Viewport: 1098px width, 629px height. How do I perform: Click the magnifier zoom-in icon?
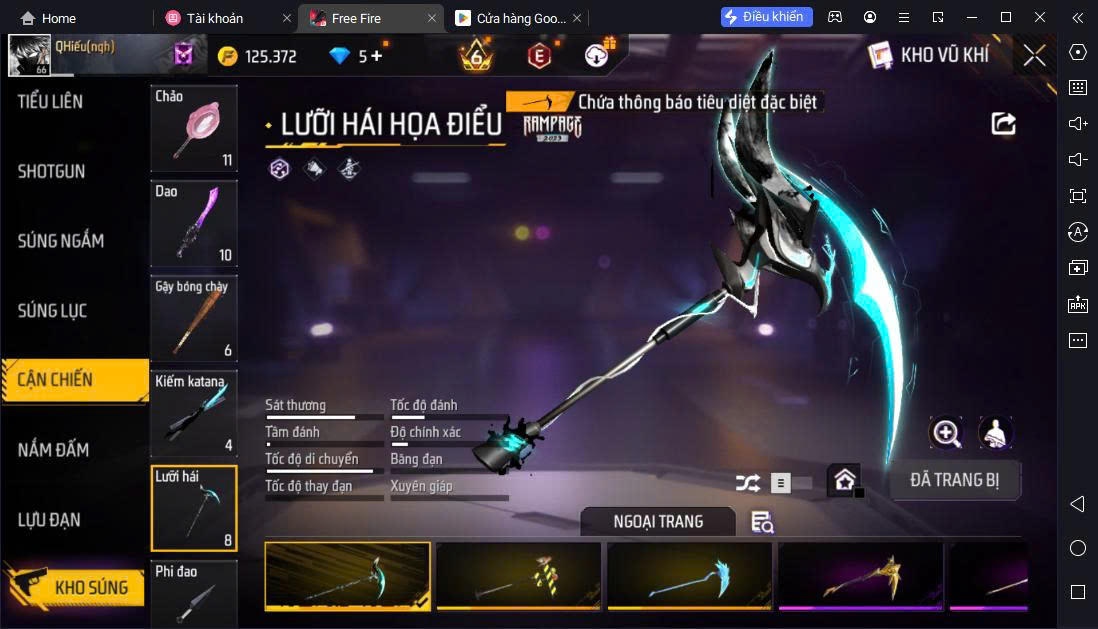pyautogui.click(x=946, y=433)
